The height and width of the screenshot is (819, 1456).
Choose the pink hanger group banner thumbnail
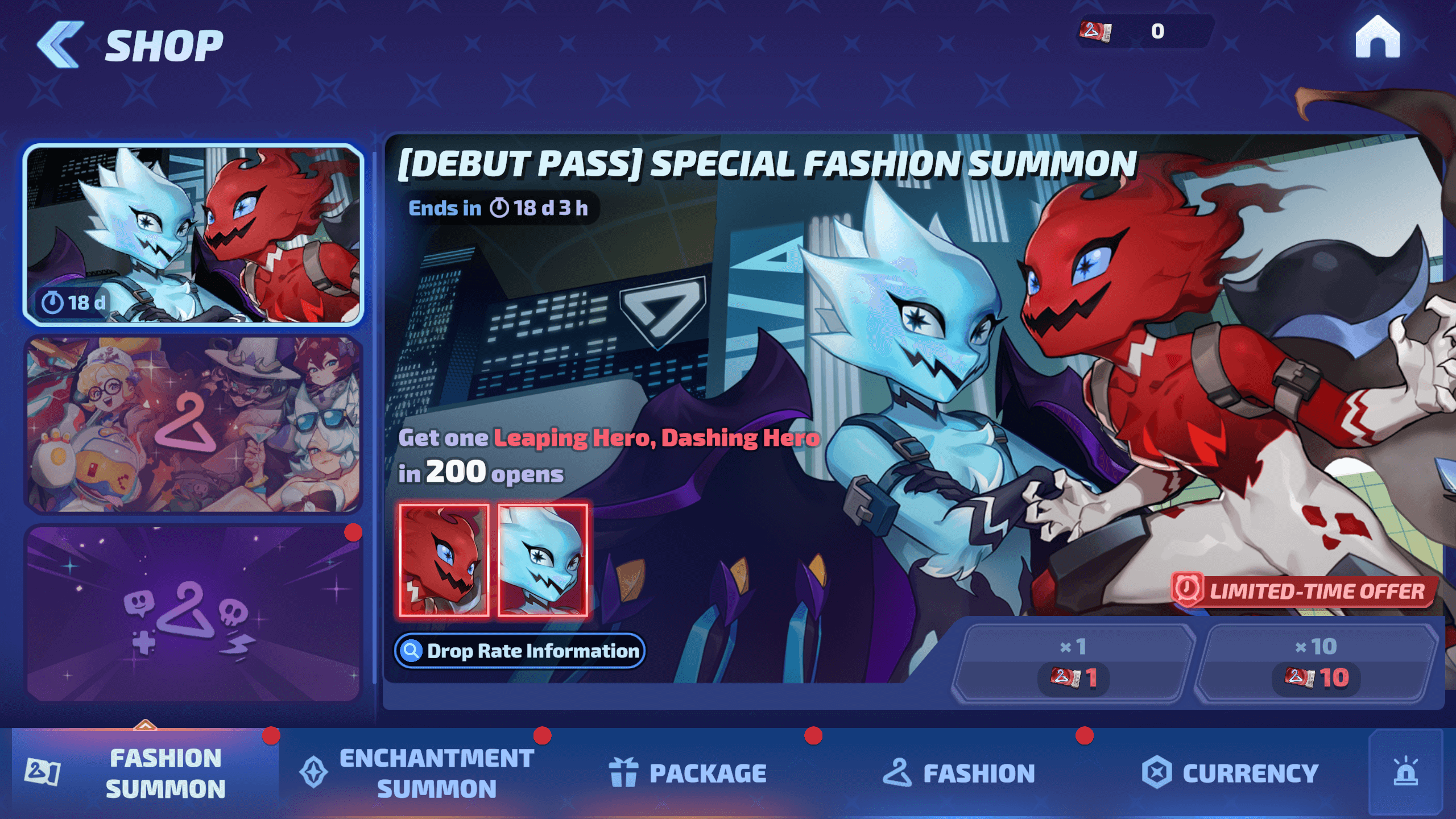click(193, 424)
